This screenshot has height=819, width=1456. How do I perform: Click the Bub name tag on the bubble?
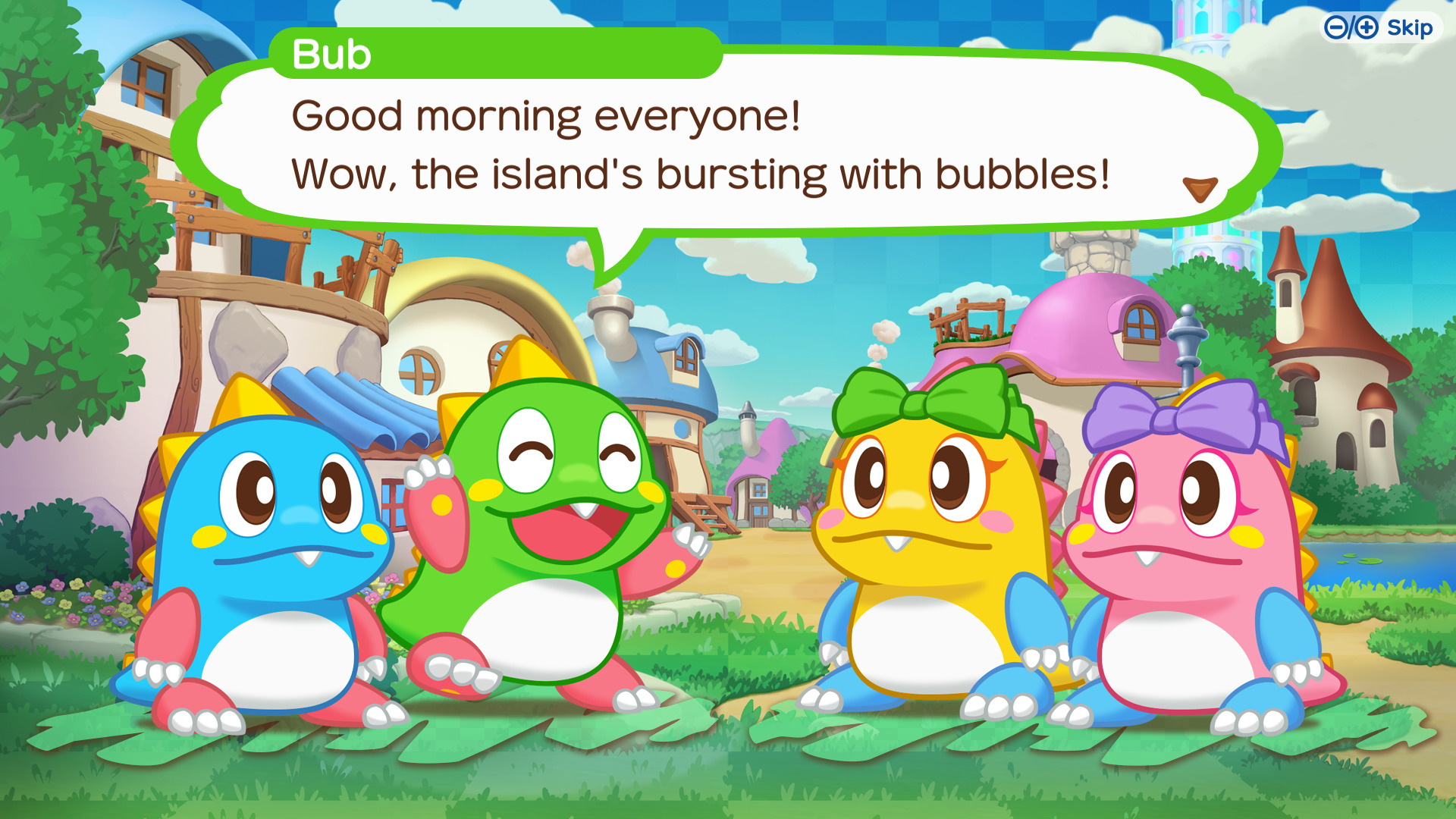pos(328,54)
